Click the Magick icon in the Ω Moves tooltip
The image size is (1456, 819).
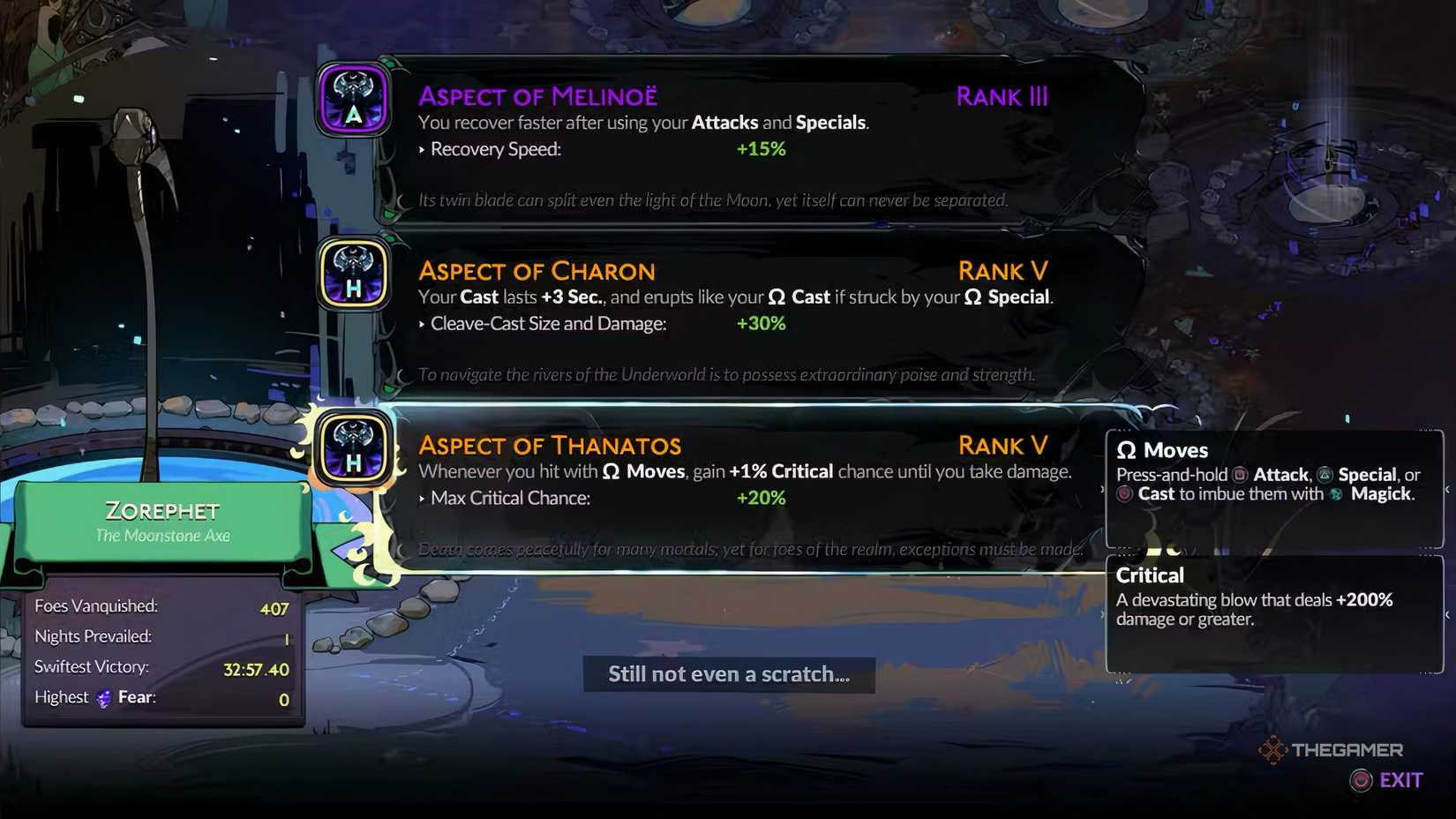click(x=1337, y=492)
